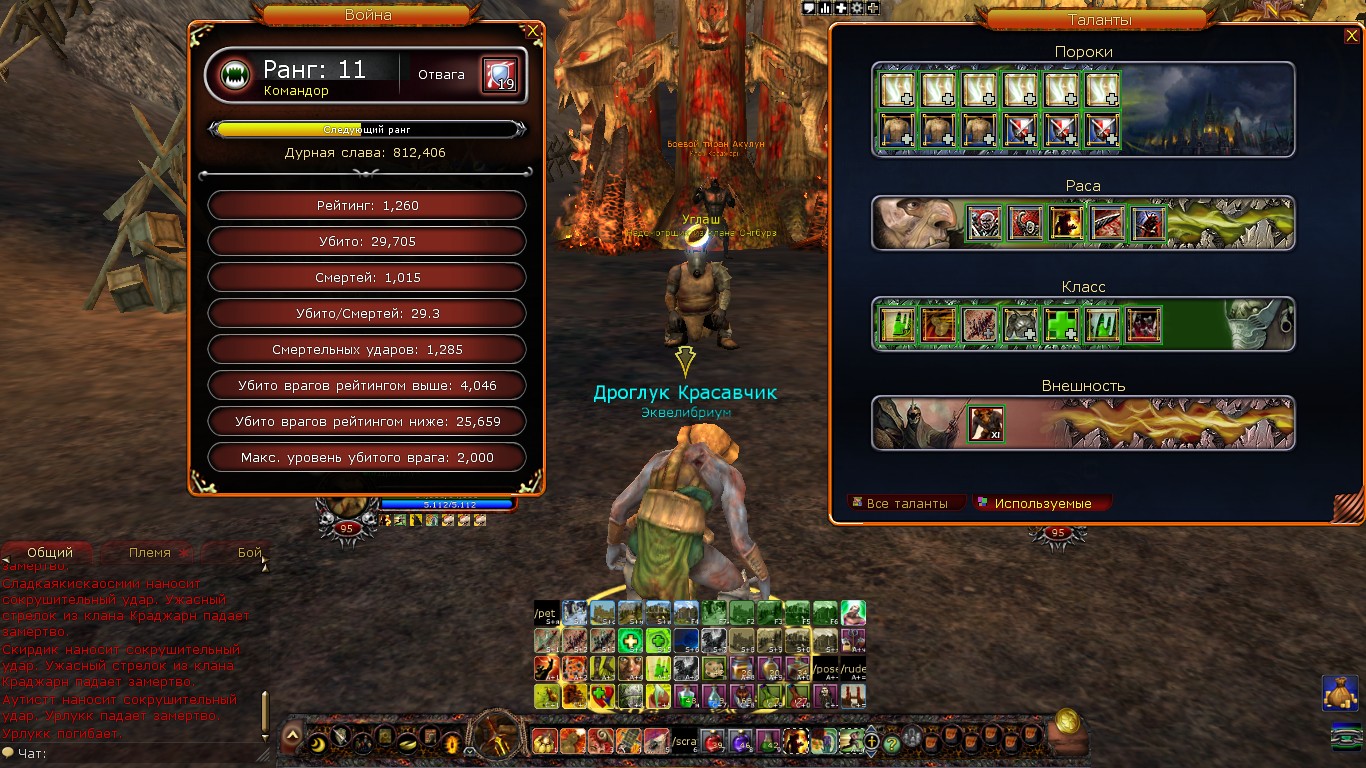Click the /pet macro hotbar slot
Screen dimensions: 1366x768
click(x=546, y=613)
